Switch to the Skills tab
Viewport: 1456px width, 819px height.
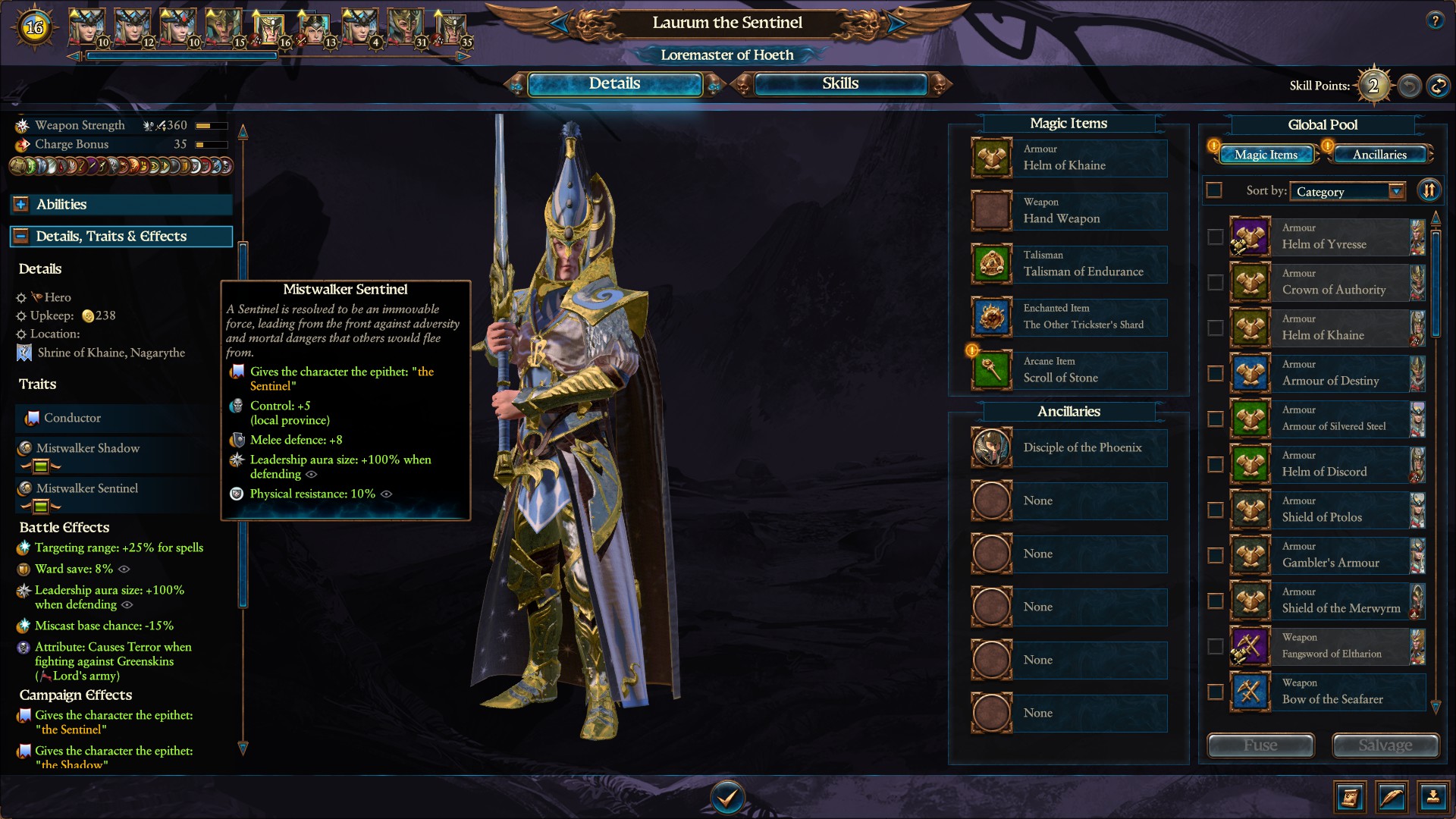pos(840,83)
